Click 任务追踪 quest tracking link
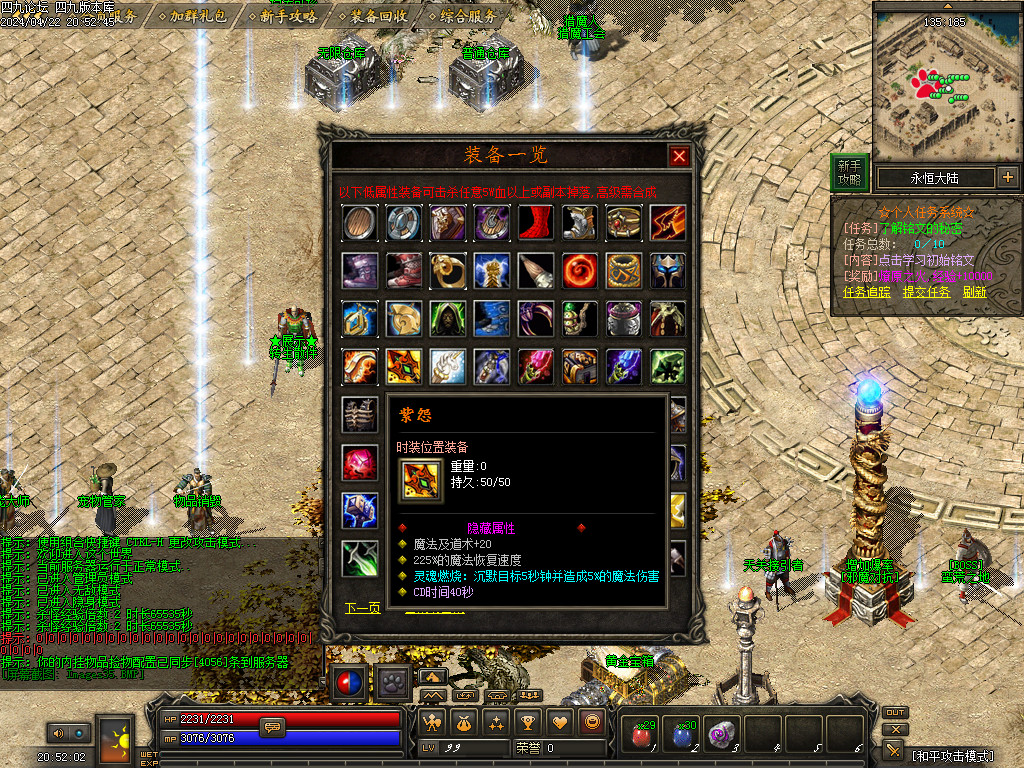Screen dimensions: 1024x768 pyautogui.click(x=866, y=292)
